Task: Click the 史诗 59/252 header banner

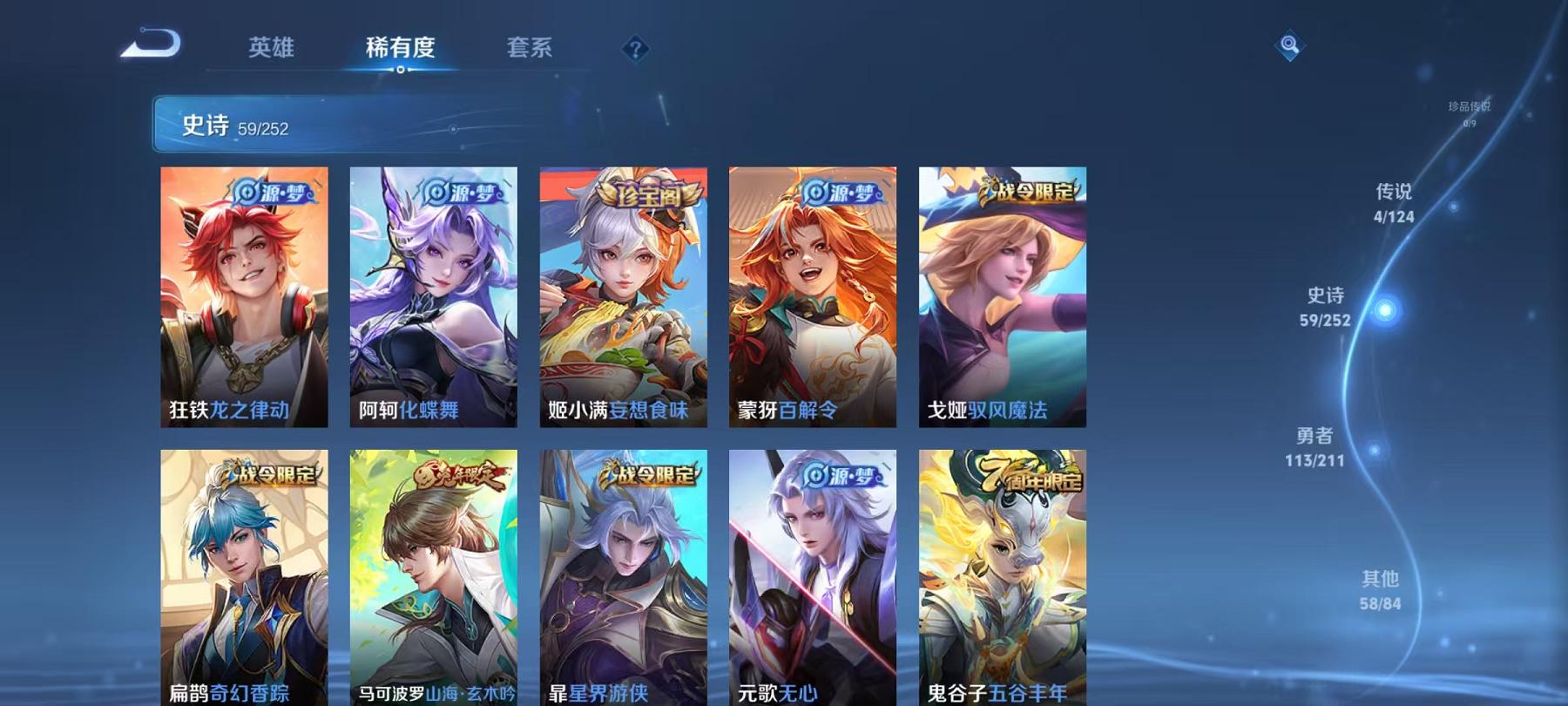Action: (x=348, y=126)
